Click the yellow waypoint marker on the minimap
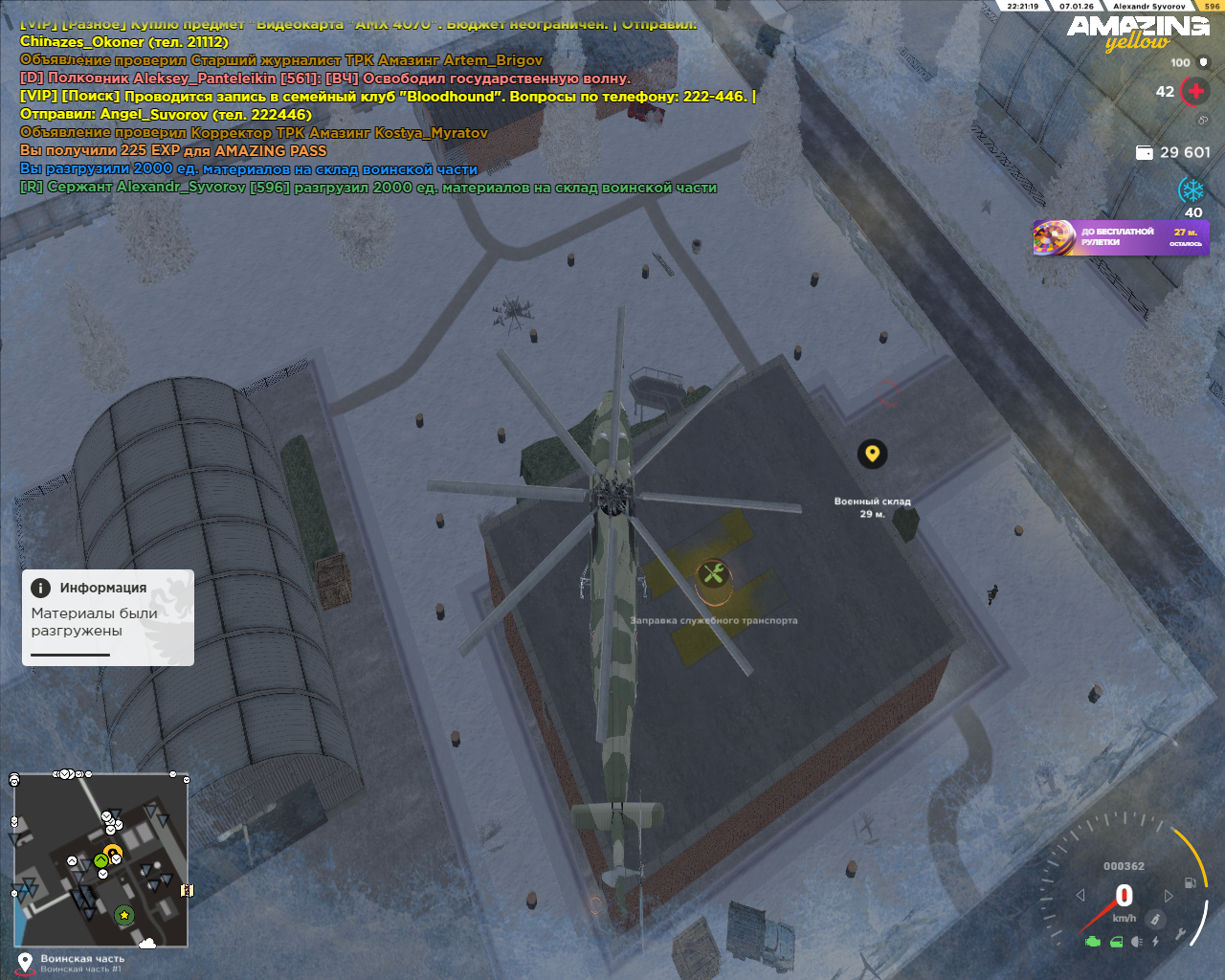This screenshot has height=980, width=1225. click(x=113, y=851)
